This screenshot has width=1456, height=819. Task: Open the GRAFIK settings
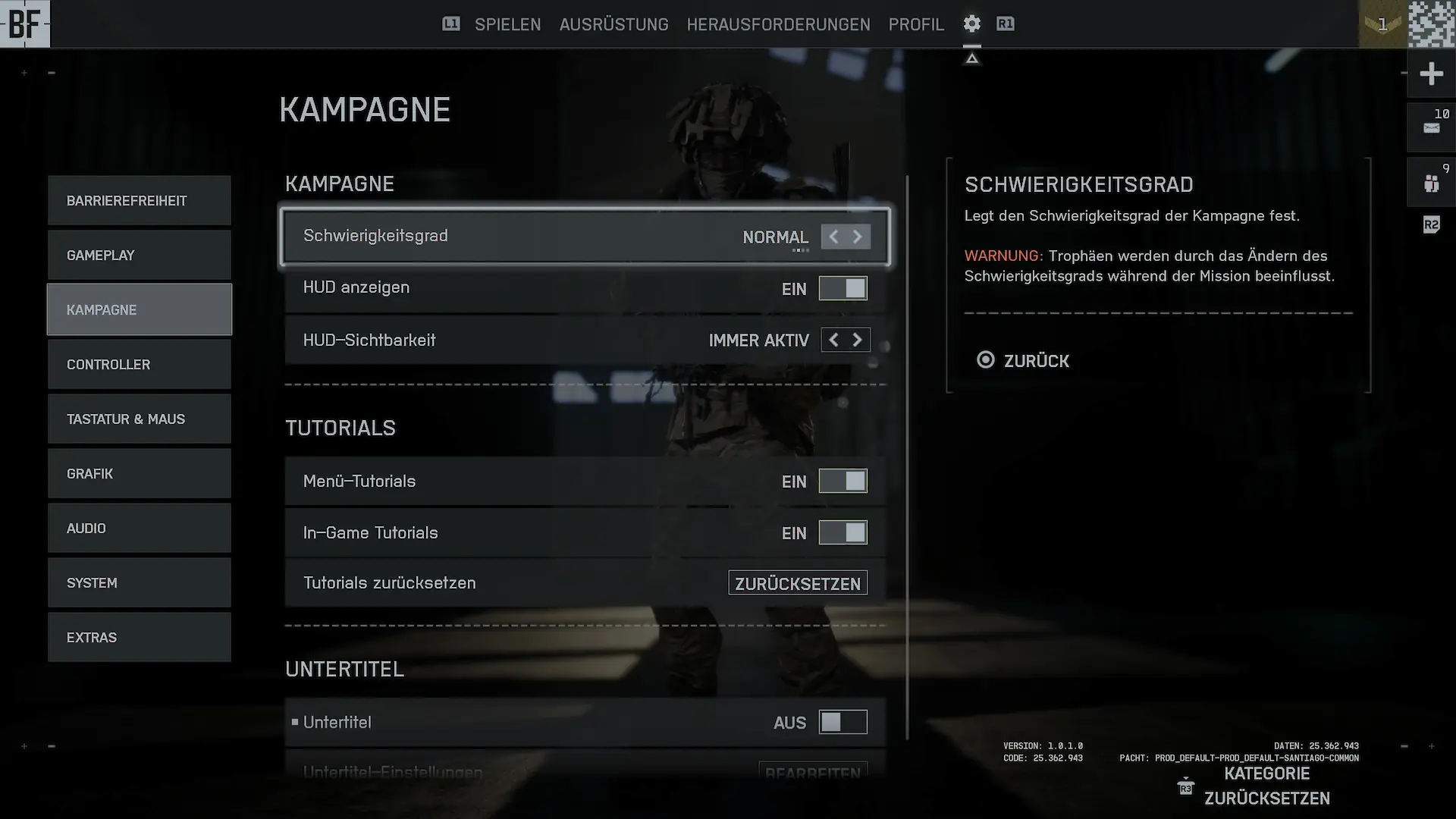click(x=140, y=474)
